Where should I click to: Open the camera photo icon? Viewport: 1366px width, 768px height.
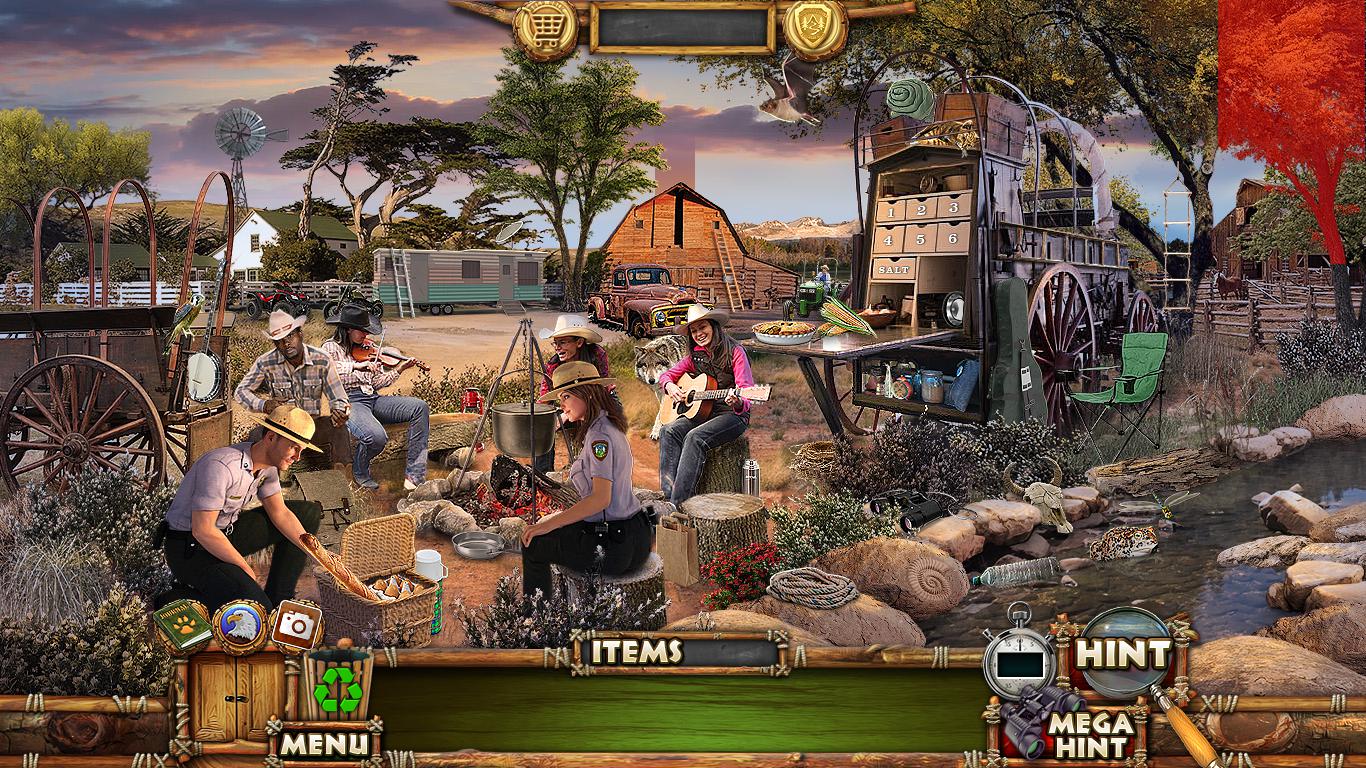pyautogui.click(x=296, y=625)
